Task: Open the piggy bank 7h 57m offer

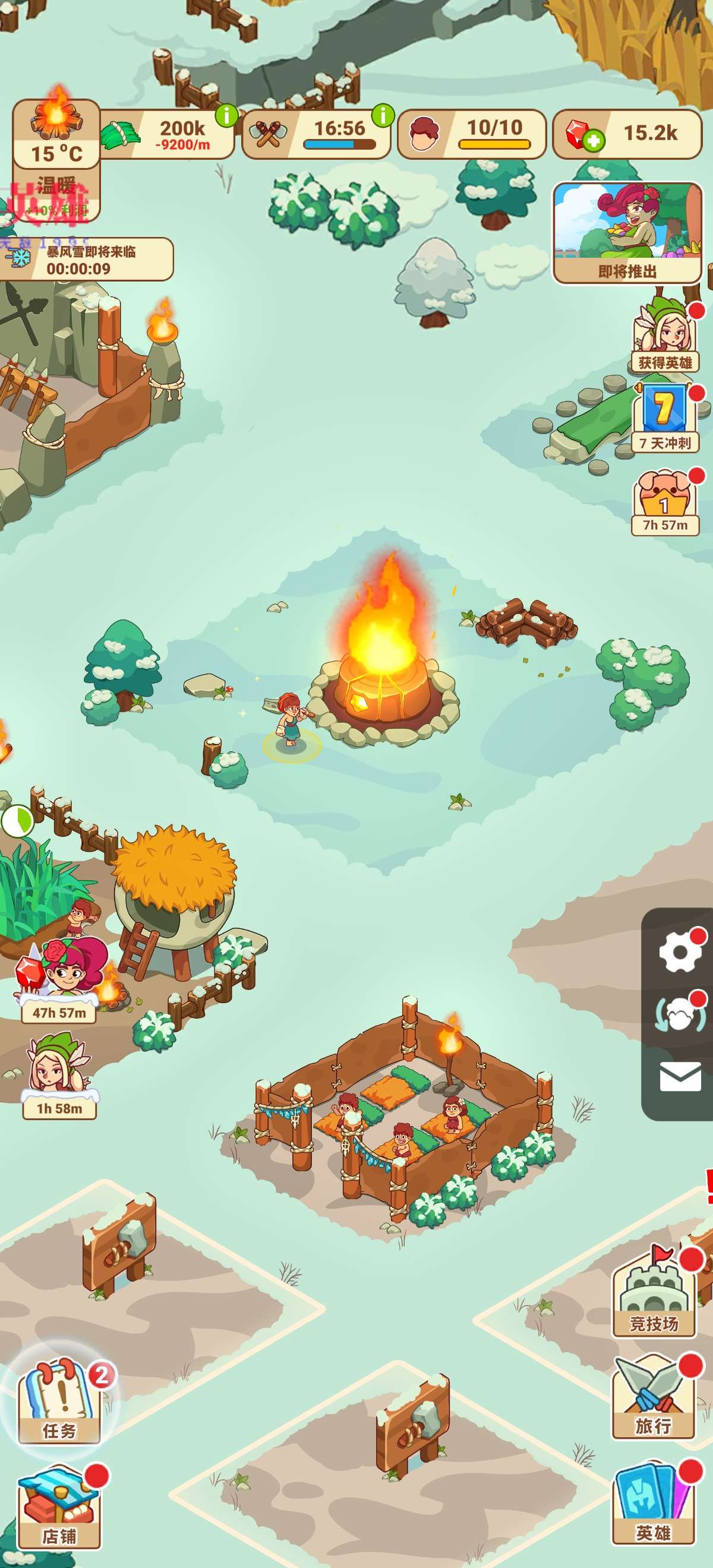Action: pyautogui.click(x=665, y=503)
